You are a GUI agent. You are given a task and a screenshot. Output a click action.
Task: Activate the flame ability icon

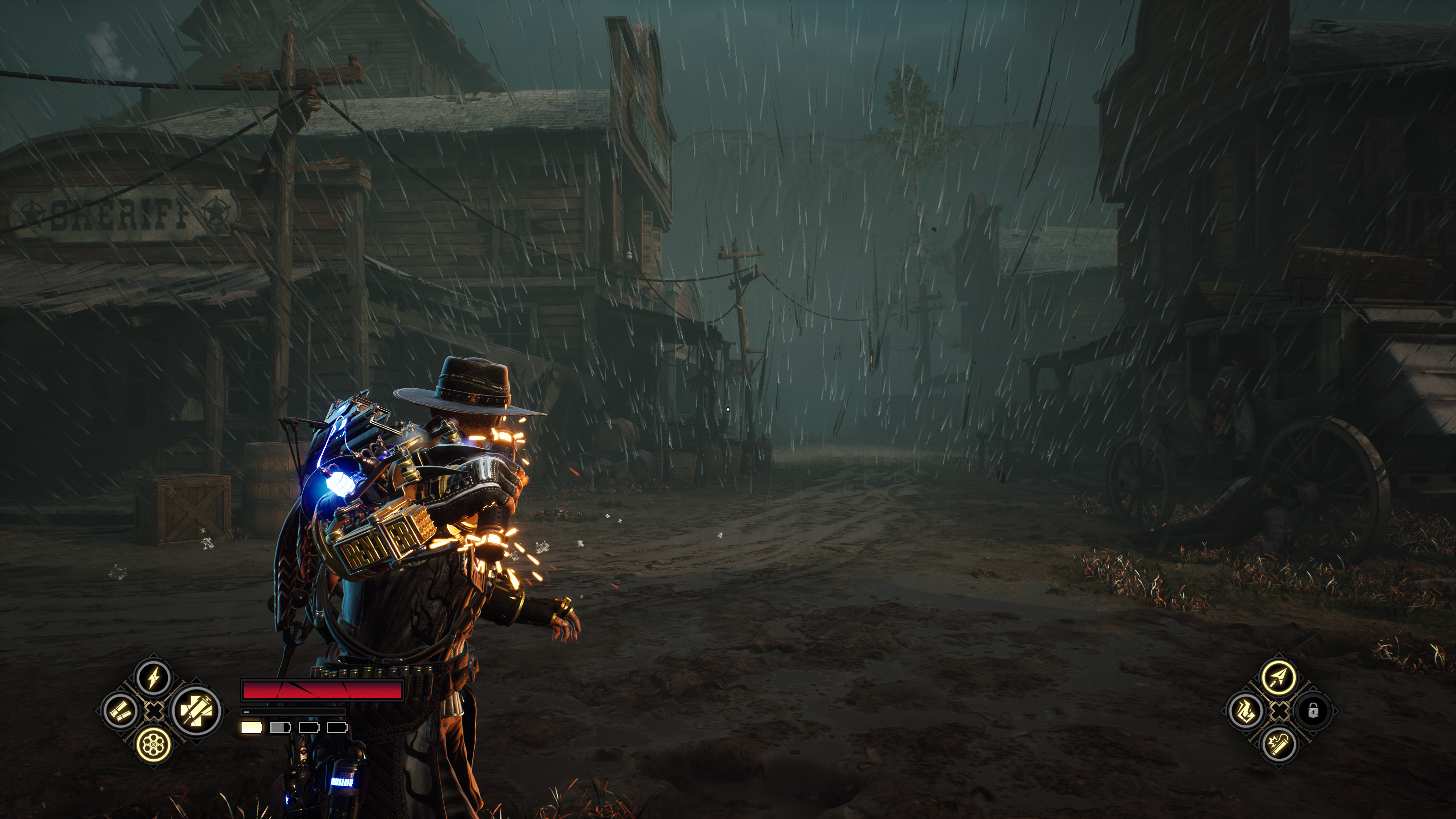tap(1245, 711)
